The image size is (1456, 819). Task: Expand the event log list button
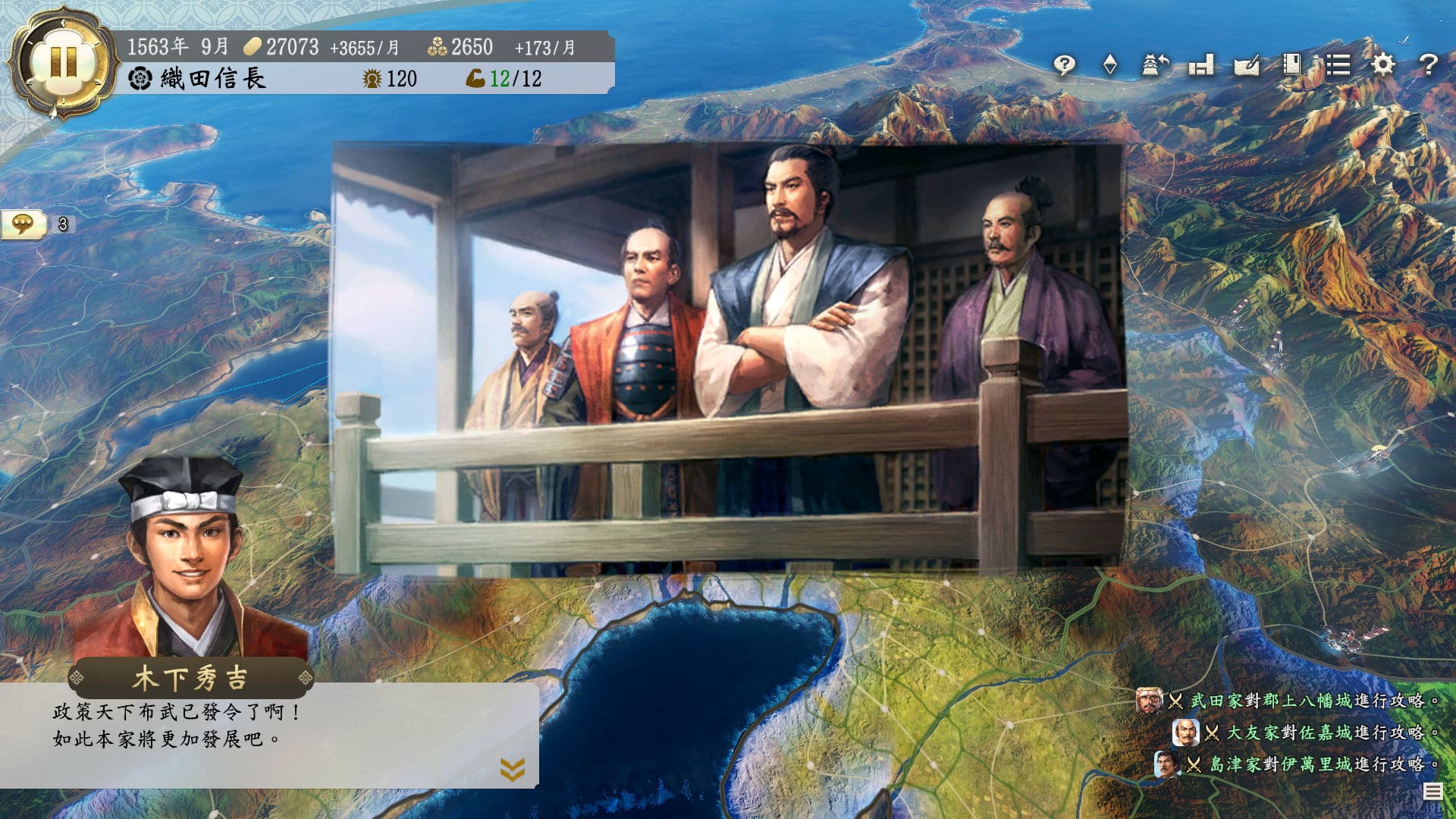point(1432,792)
